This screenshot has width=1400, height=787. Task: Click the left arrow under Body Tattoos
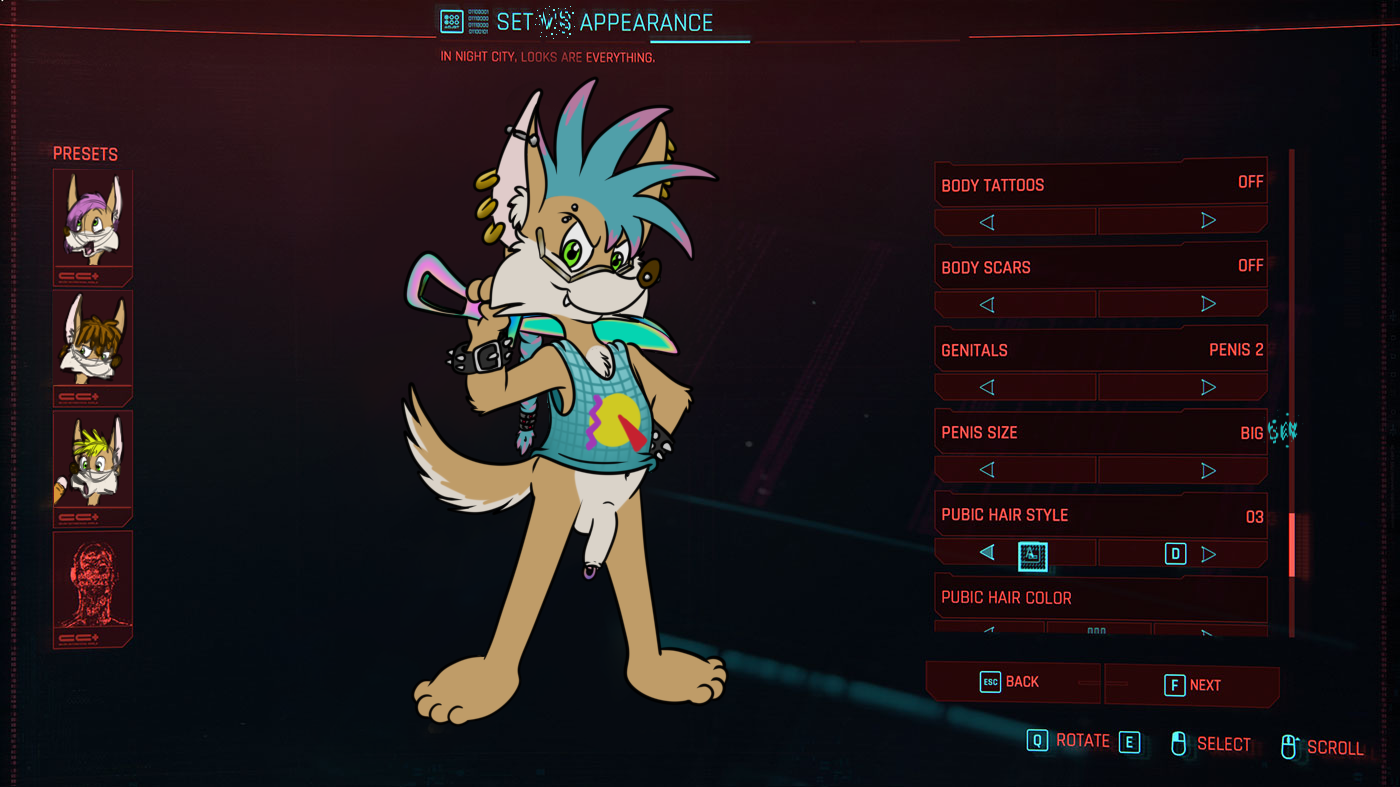[x=987, y=222]
